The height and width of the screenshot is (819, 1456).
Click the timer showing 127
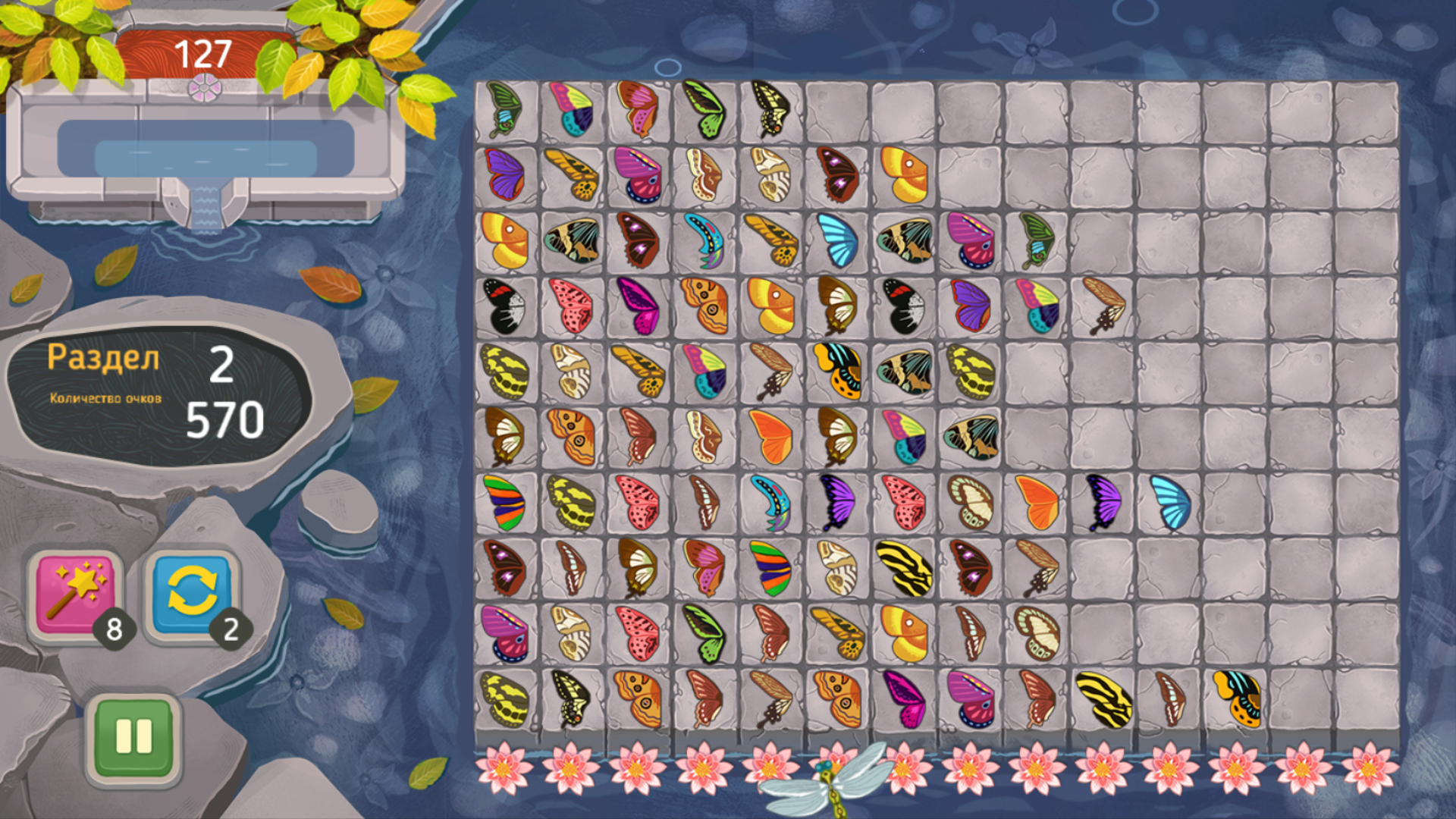point(203,52)
